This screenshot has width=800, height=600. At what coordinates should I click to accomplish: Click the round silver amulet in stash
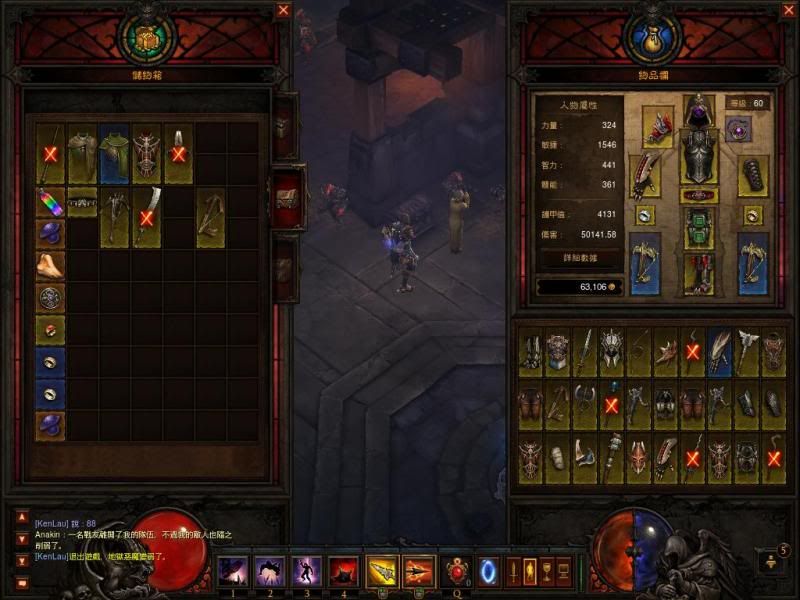(x=50, y=297)
